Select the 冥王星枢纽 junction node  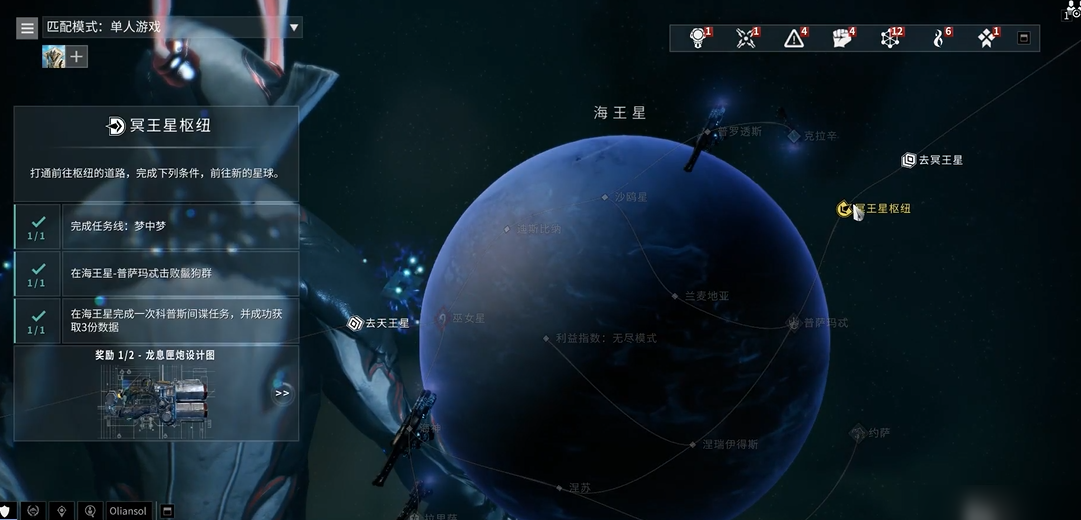coord(845,209)
